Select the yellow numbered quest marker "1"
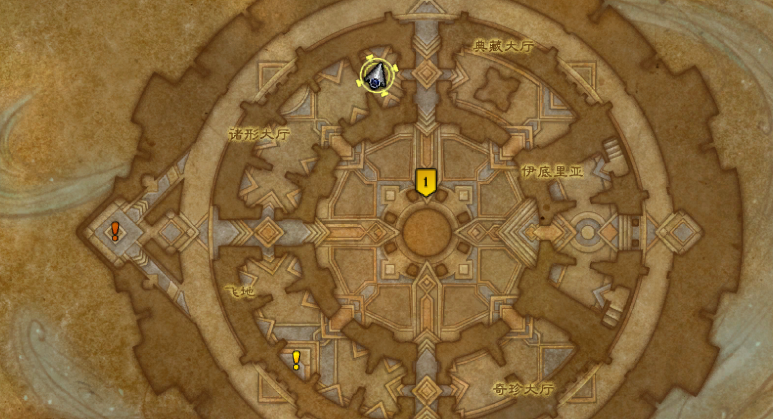The height and width of the screenshot is (419, 773). [426, 181]
